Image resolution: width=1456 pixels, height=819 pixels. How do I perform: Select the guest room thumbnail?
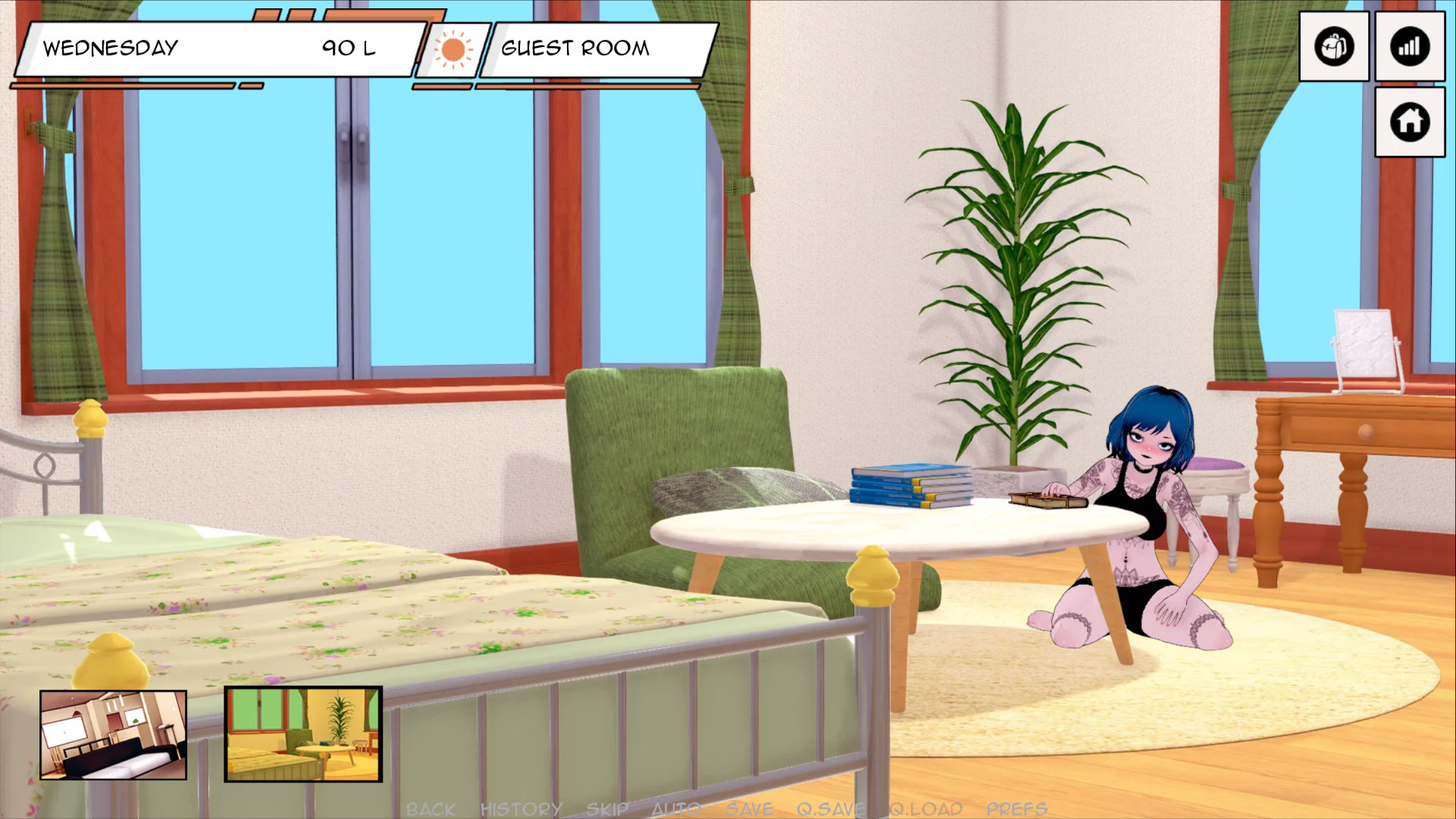pos(303,734)
